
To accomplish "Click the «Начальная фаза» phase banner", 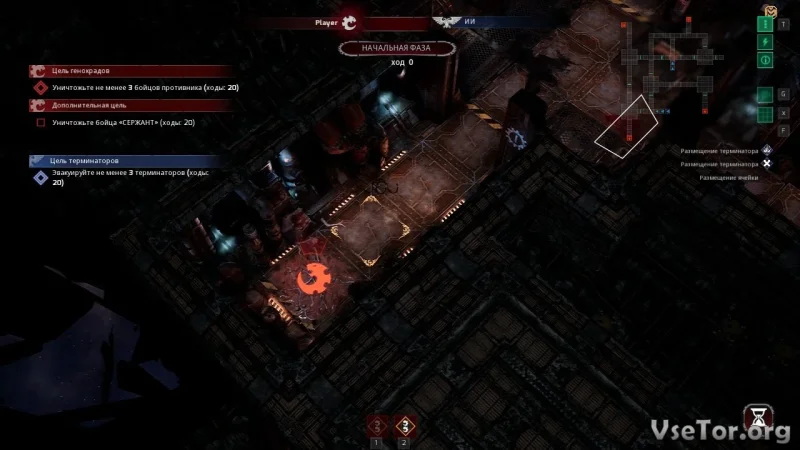I will (396, 47).
